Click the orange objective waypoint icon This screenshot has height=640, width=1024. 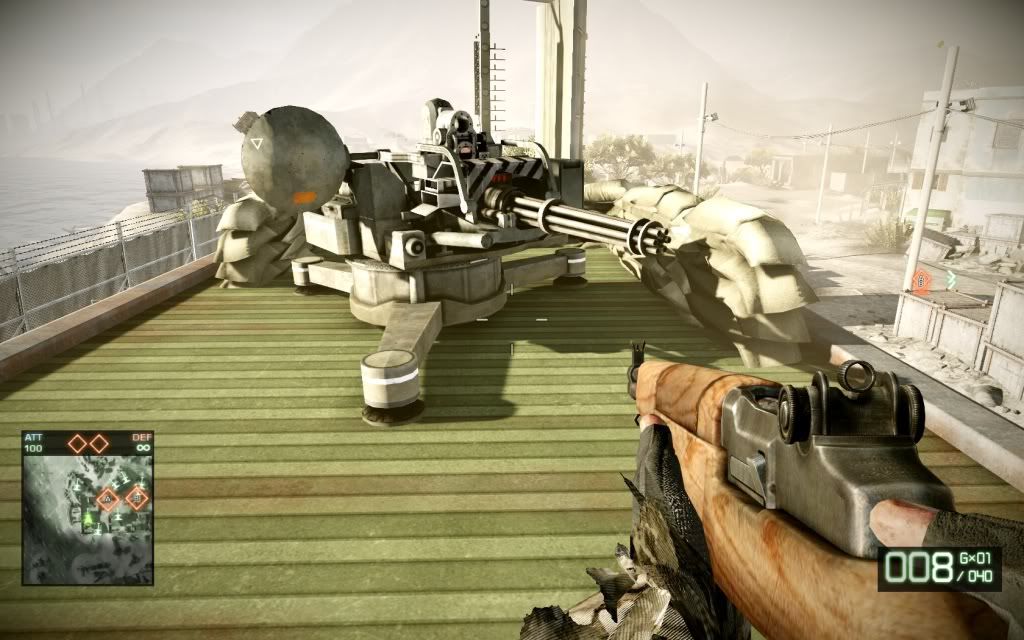click(921, 282)
